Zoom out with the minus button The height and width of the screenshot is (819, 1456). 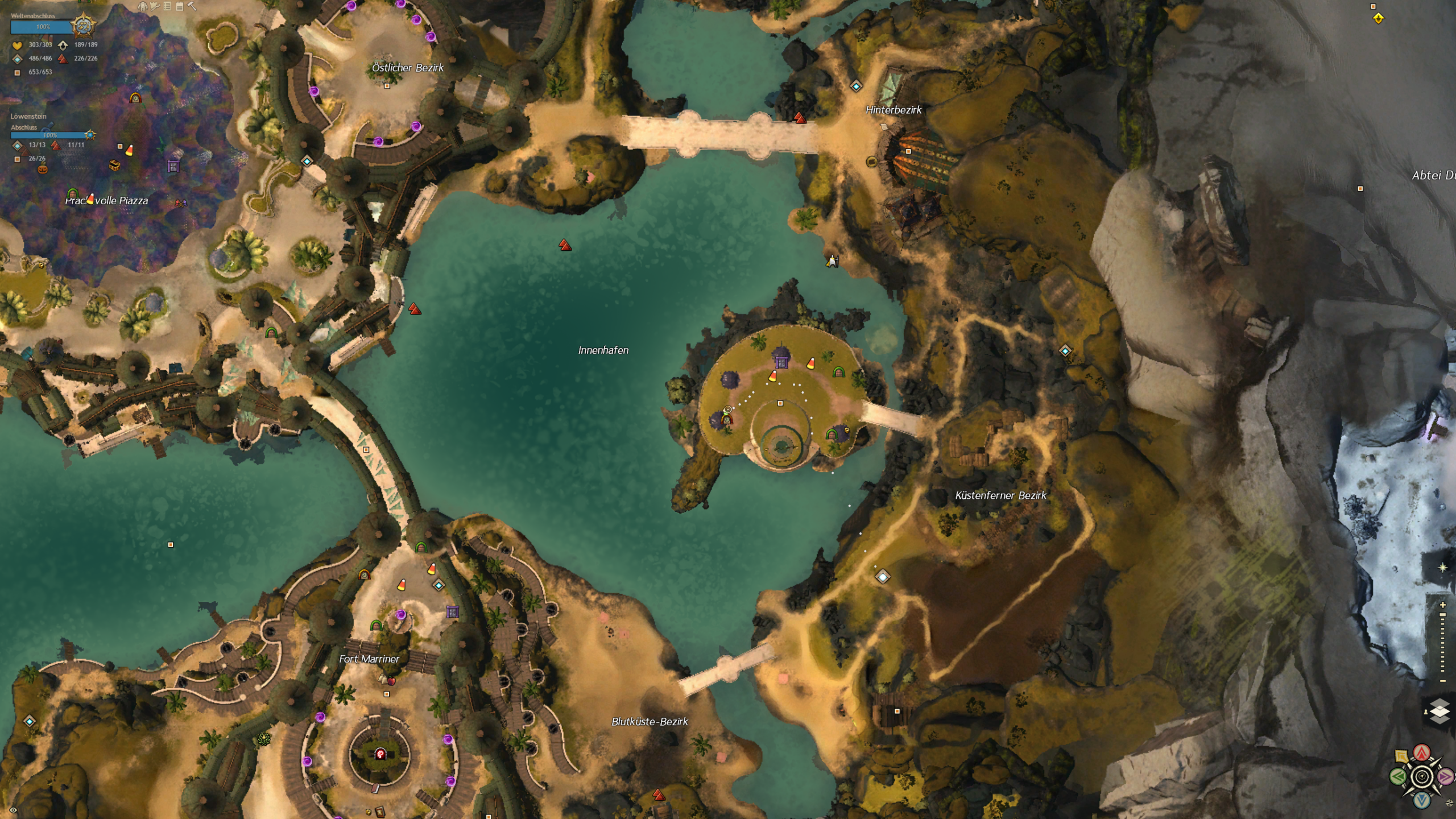(1443, 681)
